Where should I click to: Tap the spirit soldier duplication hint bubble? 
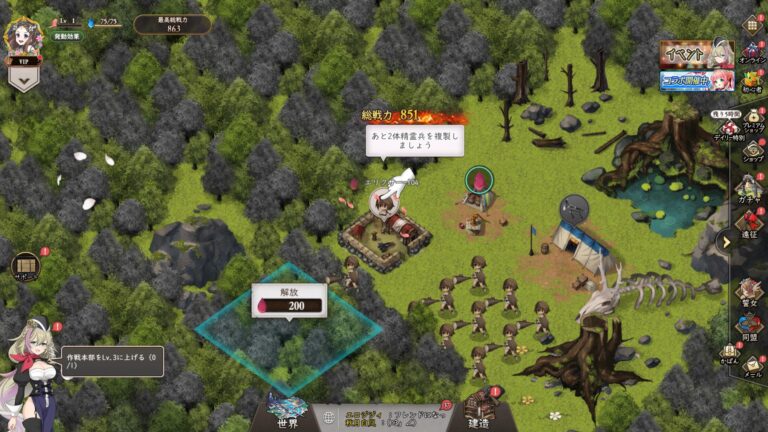[x=406, y=140]
